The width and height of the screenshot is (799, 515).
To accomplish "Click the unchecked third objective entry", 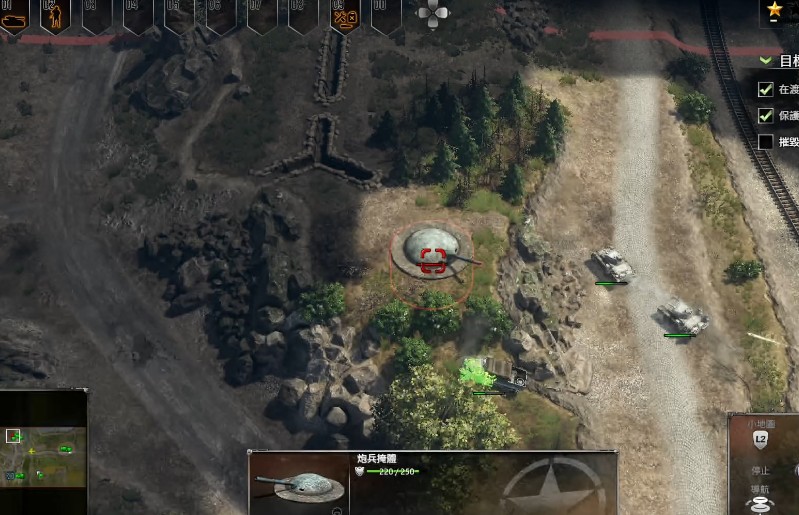I will coord(766,142).
